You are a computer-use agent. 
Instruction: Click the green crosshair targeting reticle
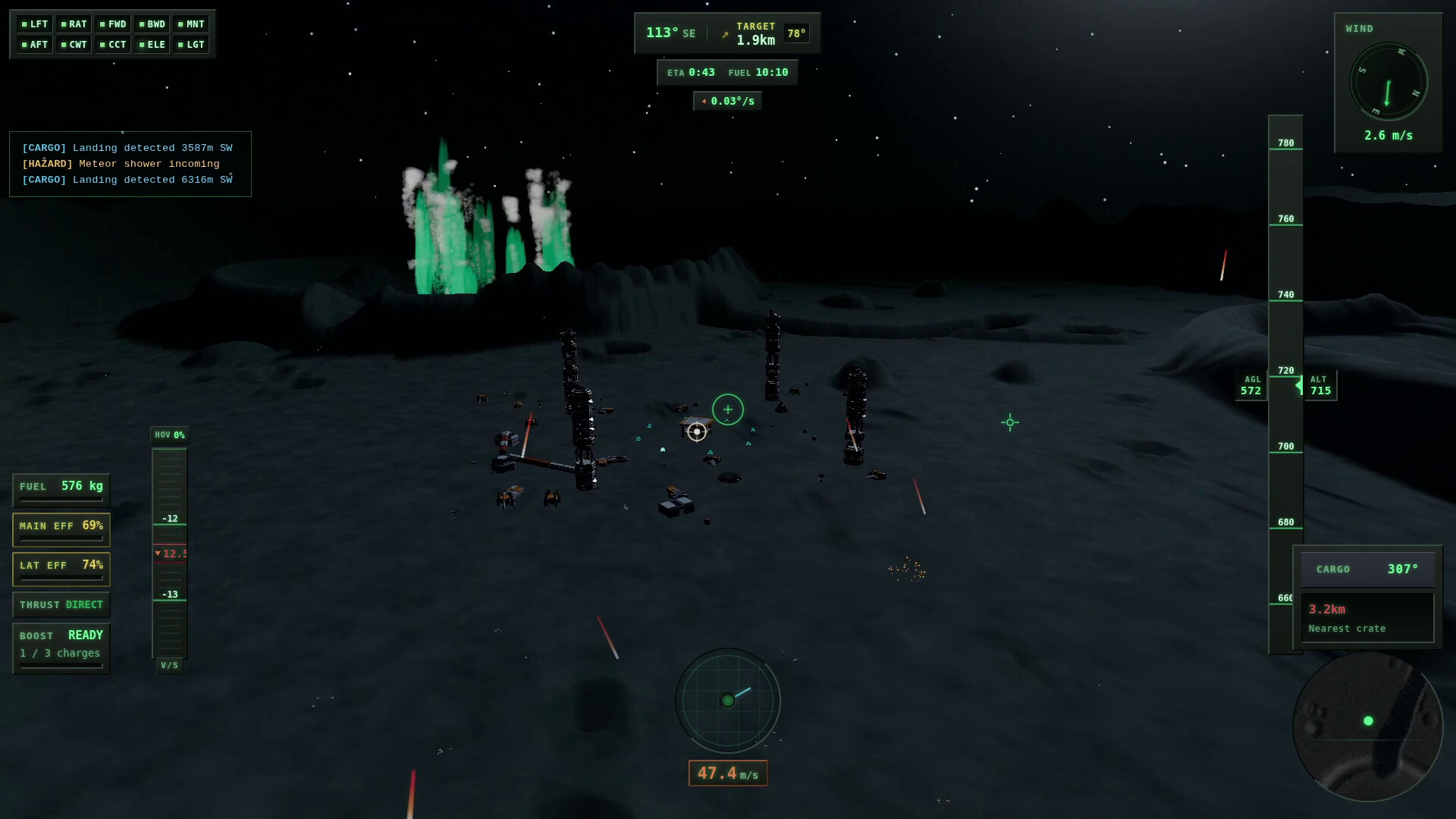tap(728, 409)
